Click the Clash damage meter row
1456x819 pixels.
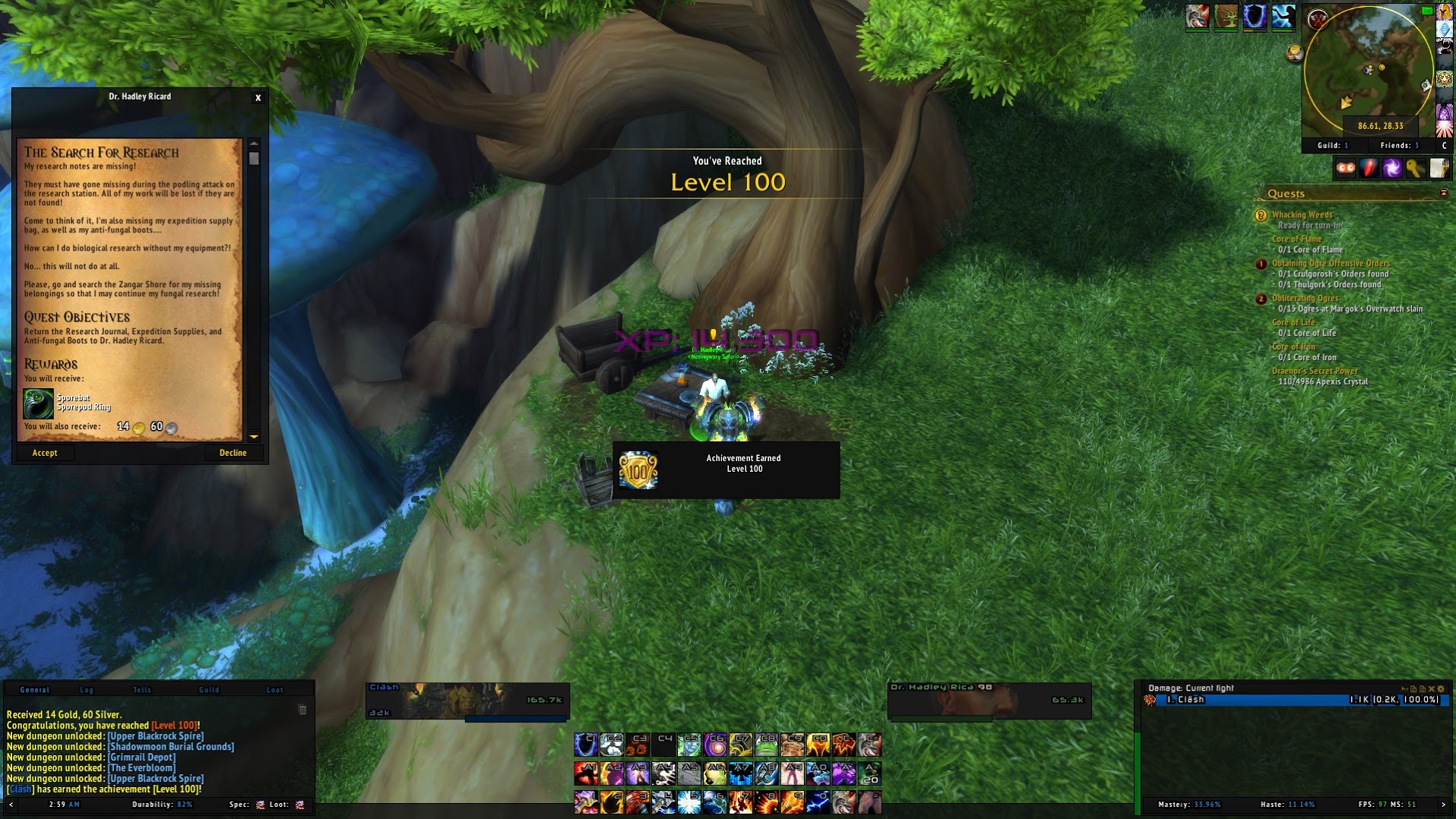pos(1292,700)
